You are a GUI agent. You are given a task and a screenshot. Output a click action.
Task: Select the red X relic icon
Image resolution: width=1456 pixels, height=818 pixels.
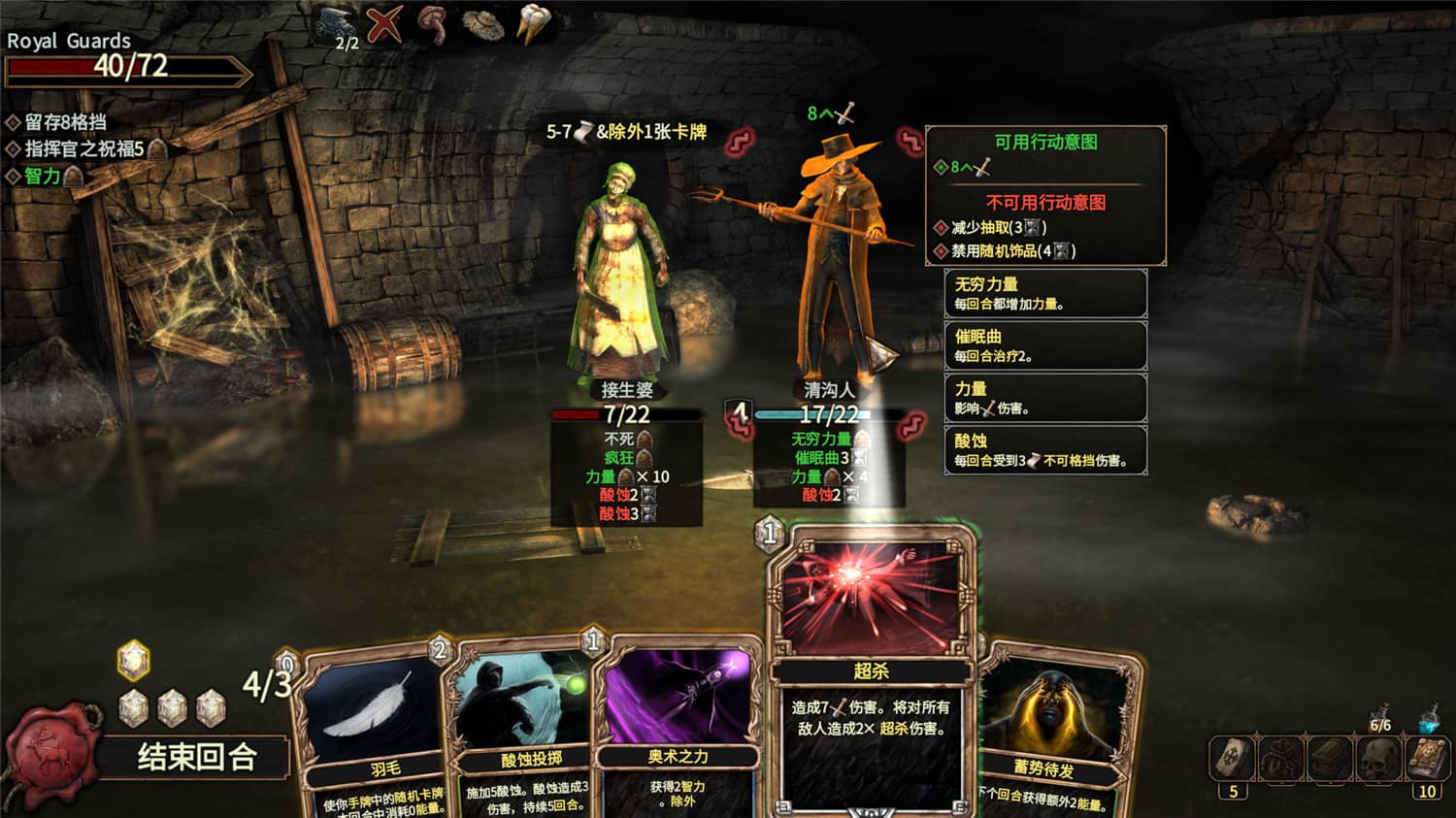click(385, 25)
